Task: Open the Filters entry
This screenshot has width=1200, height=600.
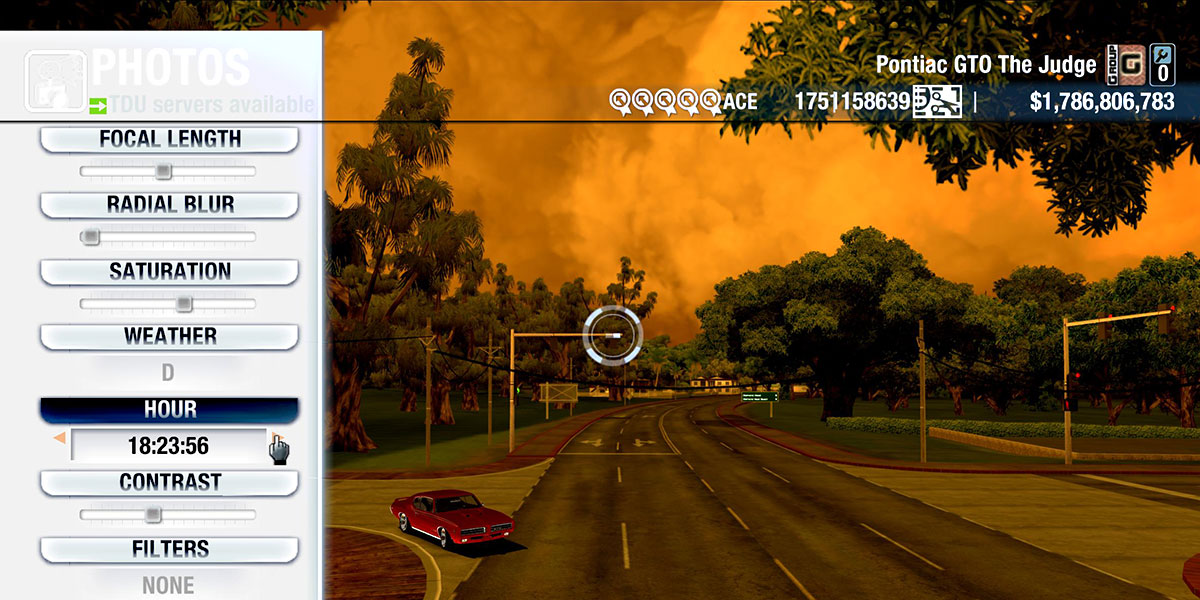Action: click(169, 549)
